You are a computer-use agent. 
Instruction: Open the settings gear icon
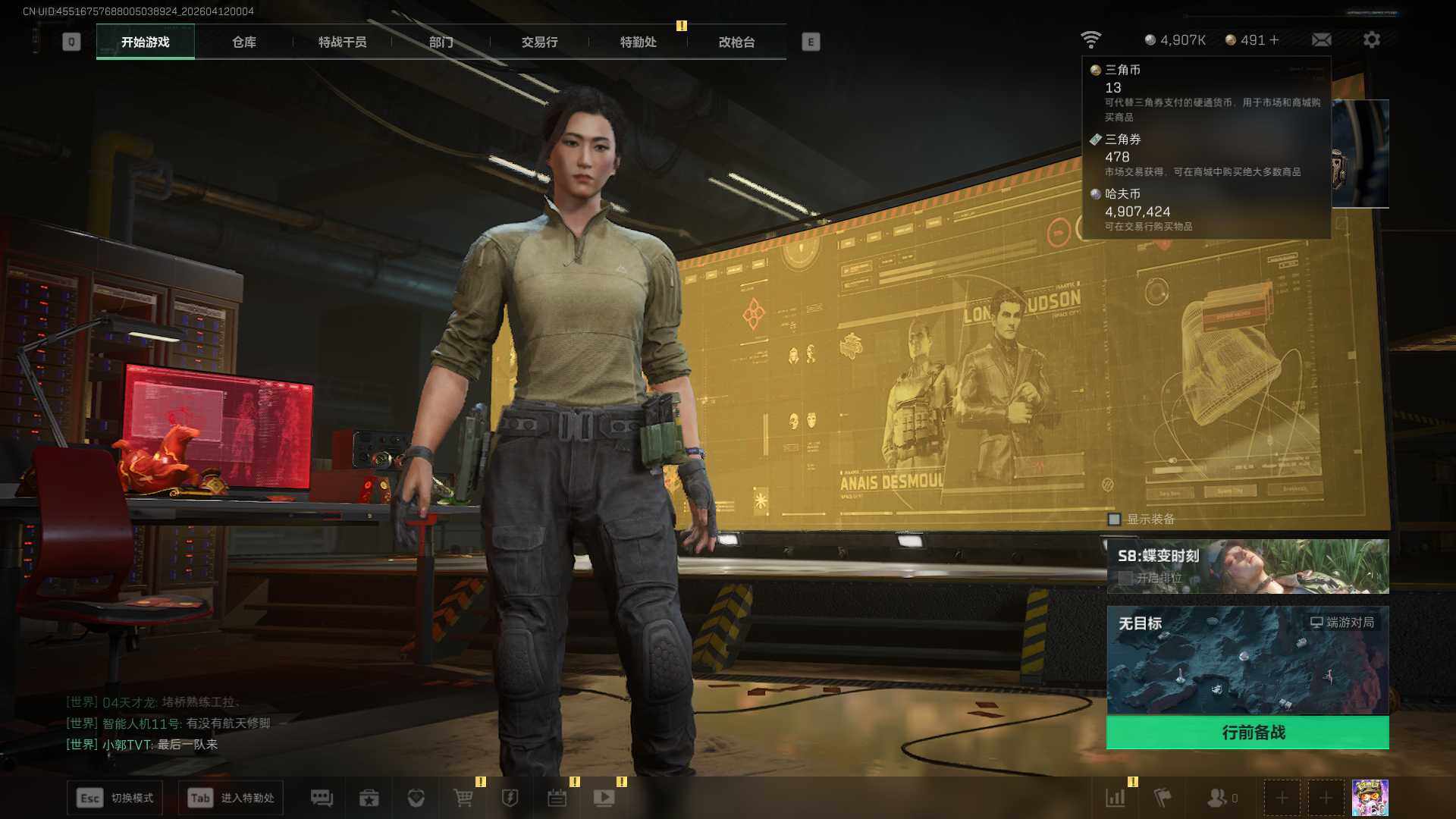1371,39
